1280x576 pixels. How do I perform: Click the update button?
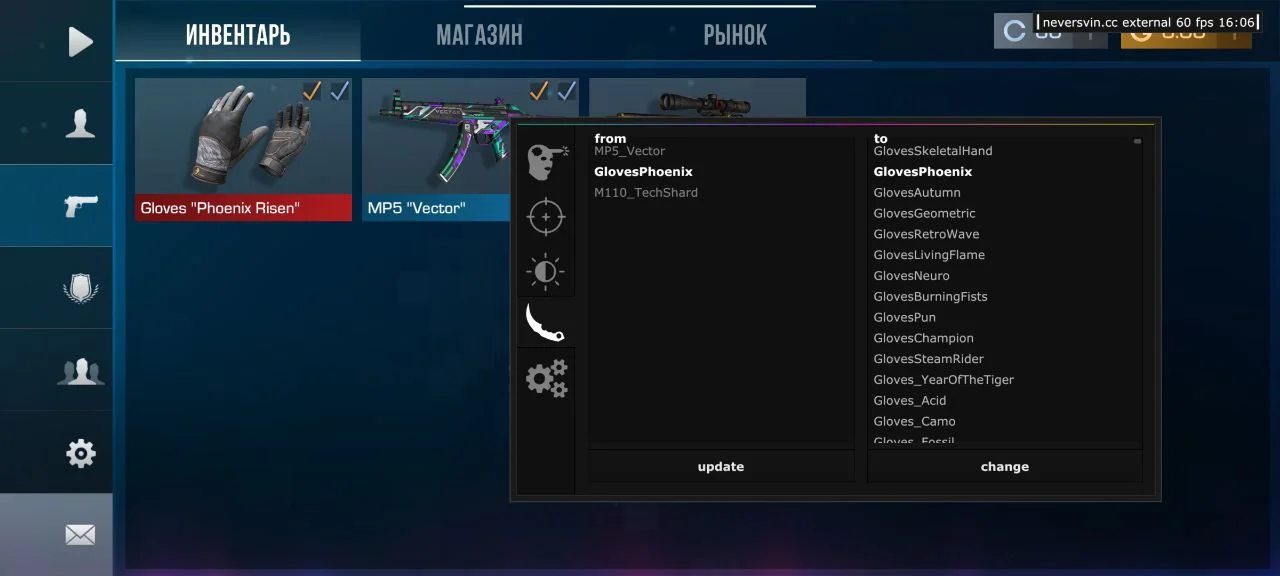[721, 467]
